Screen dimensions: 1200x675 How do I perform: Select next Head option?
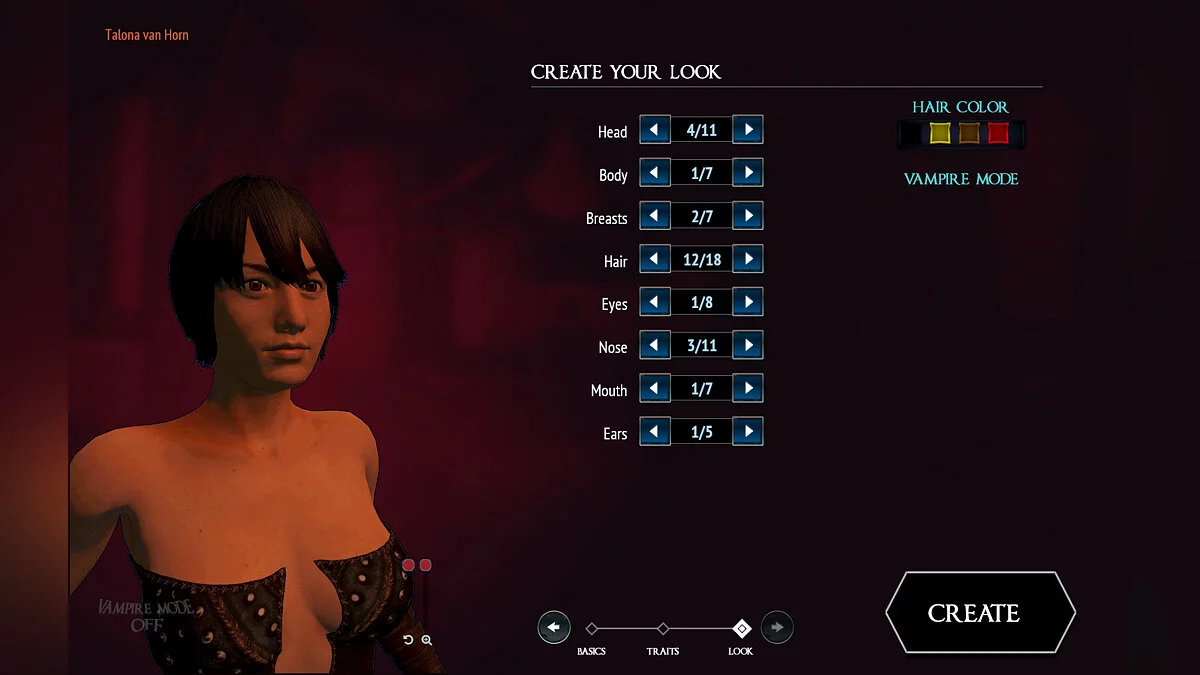tap(748, 129)
